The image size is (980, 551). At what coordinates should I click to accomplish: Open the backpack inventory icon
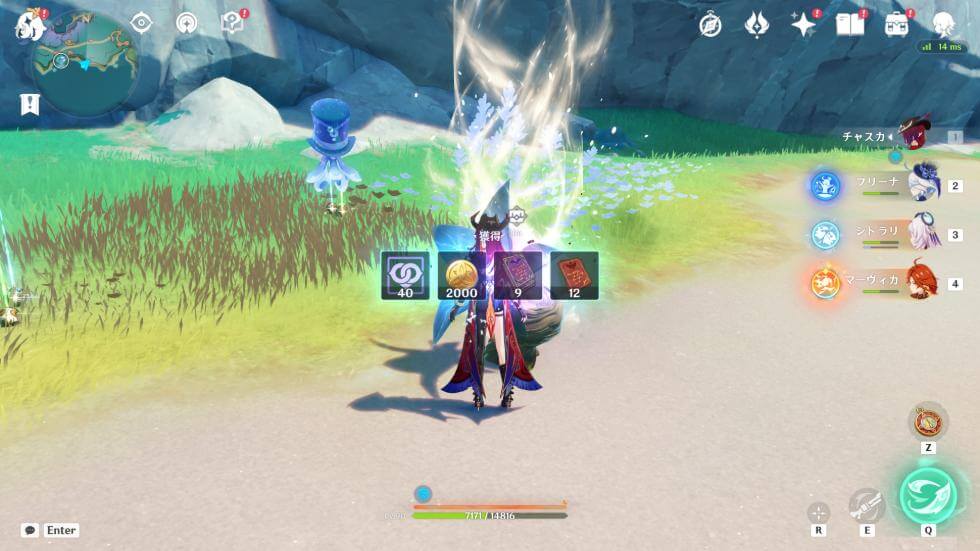(896, 25)
